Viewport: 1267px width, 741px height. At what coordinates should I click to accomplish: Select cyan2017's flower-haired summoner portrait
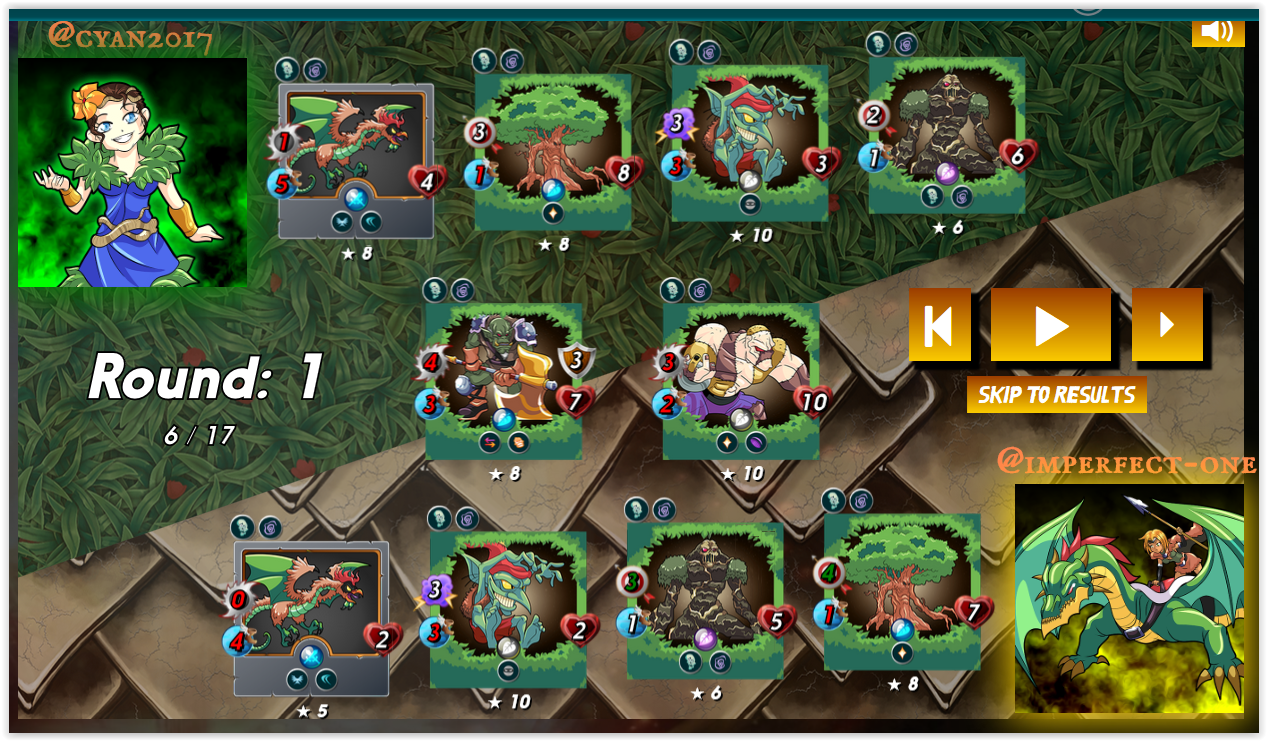(132, 172)
